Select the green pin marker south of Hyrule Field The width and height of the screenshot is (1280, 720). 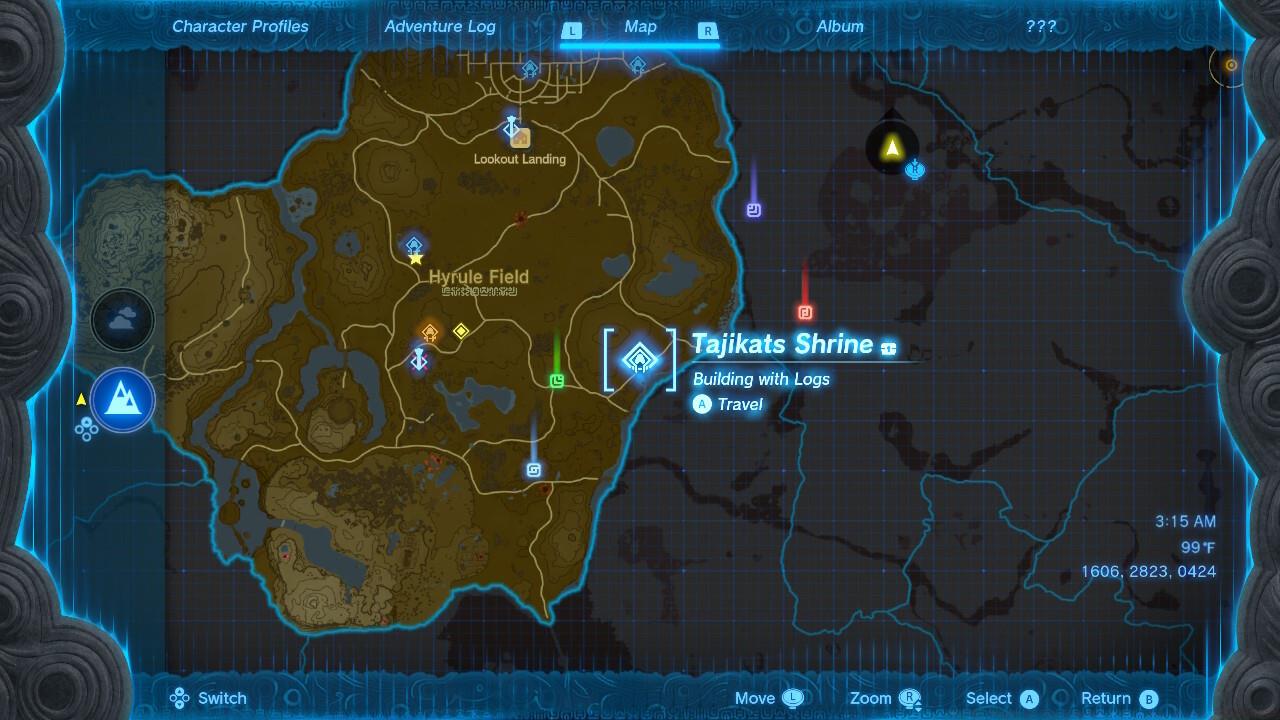556,380
